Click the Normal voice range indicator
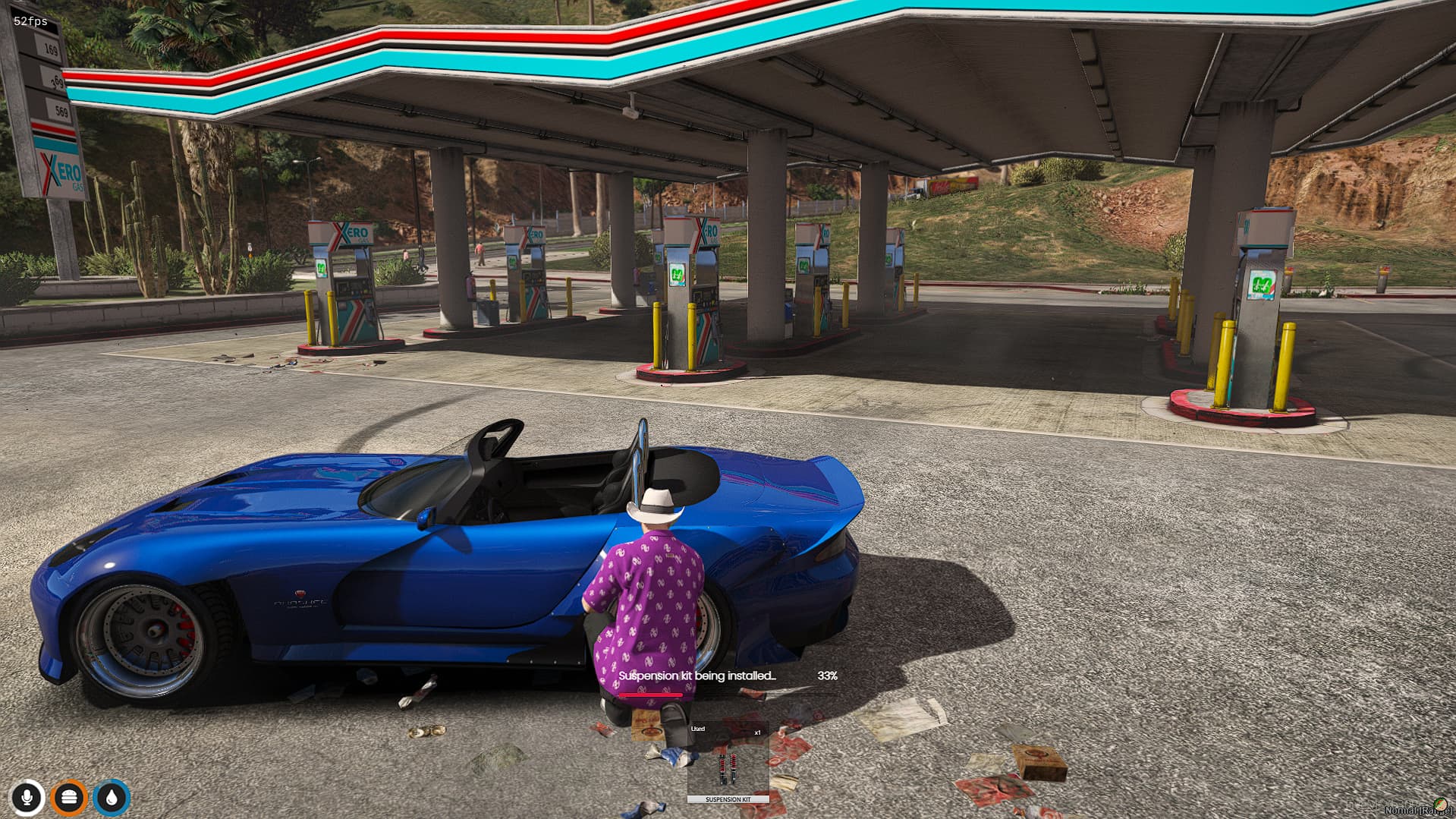Image resolution: width=1456 pixels, height=819 pixels. click(x=1416, y=810)
